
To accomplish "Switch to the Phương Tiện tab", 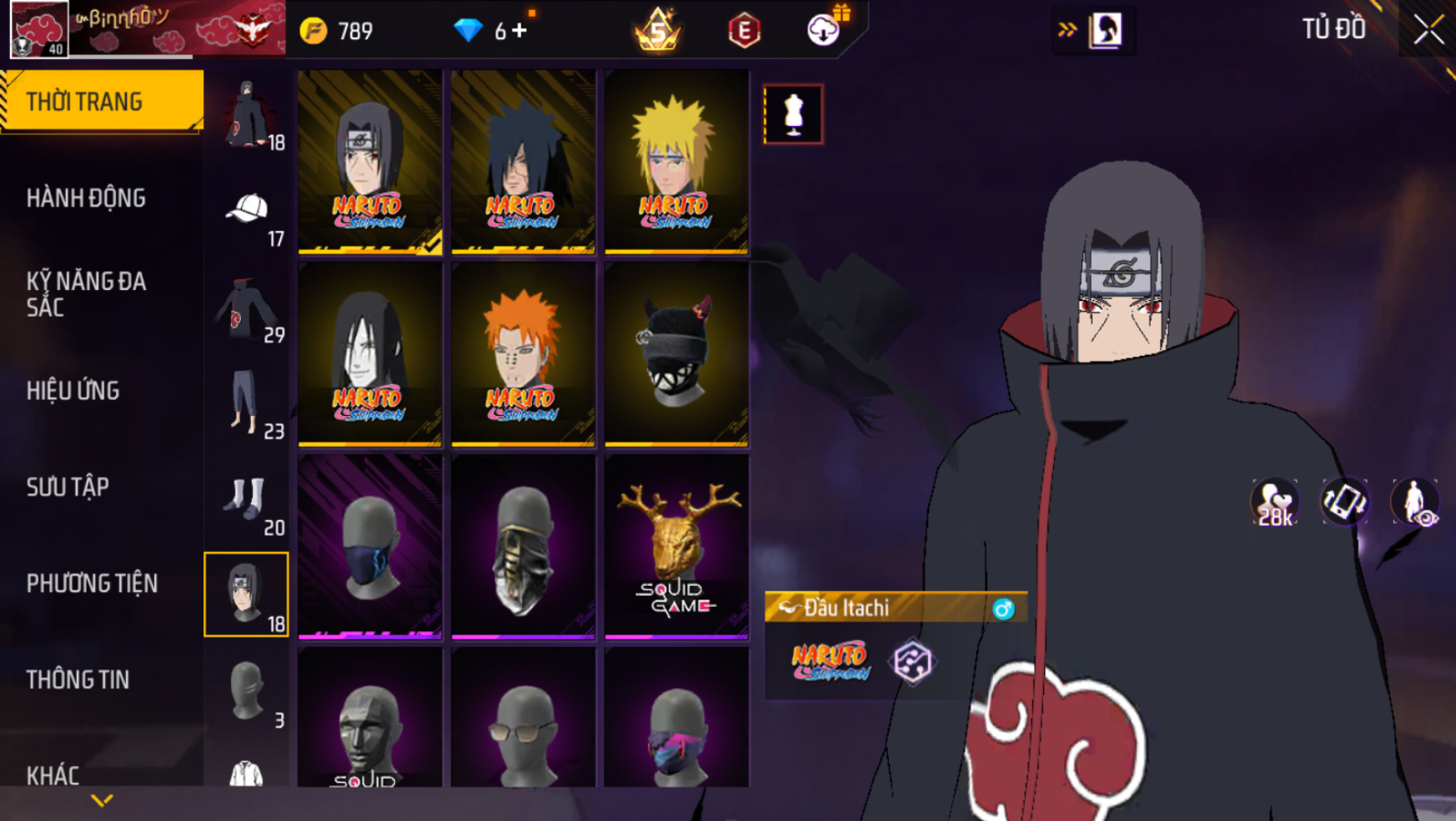I will point(92,583).
